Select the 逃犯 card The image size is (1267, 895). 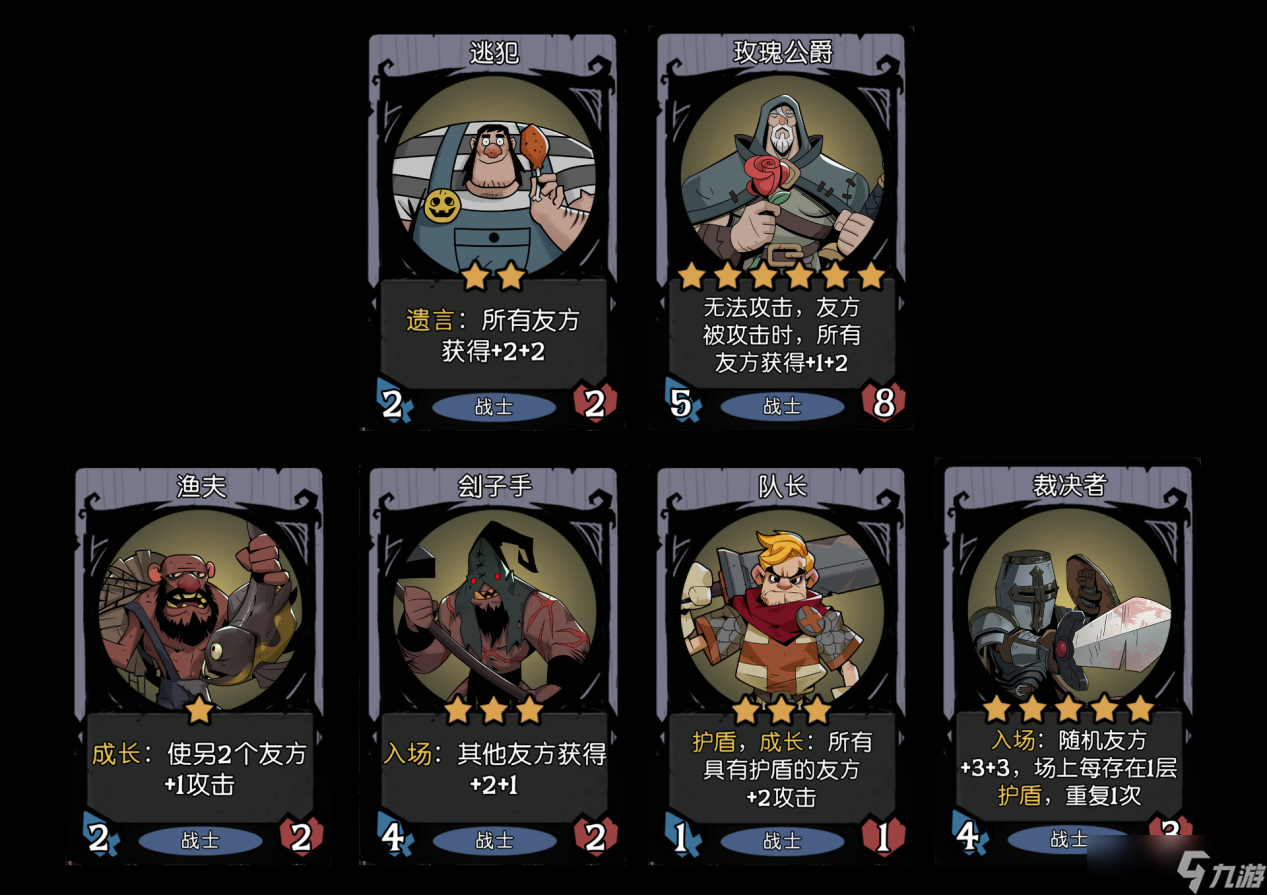click(494, 230)
